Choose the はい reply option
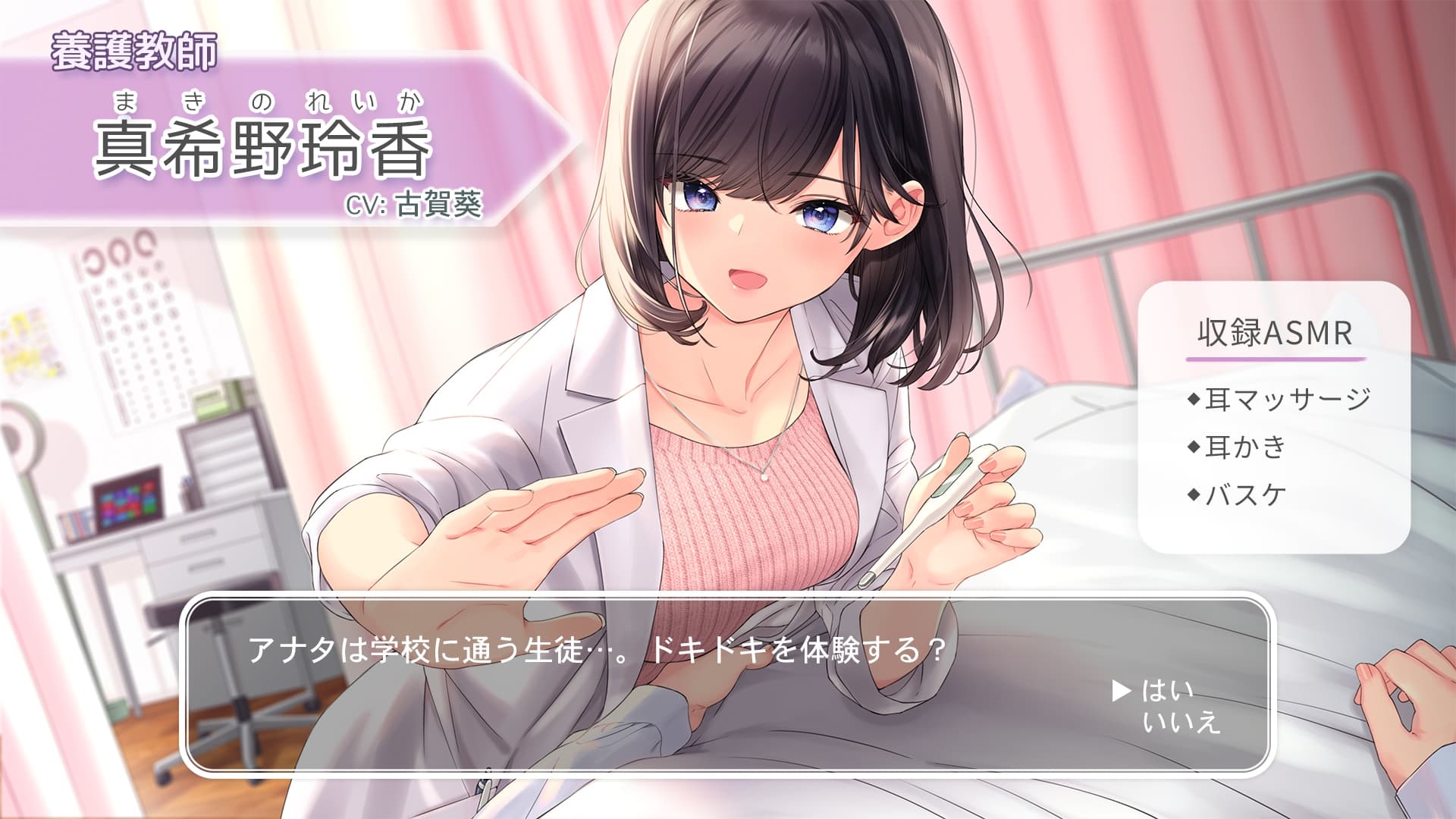1456x819 pixels. click(x=1167, y=690)
